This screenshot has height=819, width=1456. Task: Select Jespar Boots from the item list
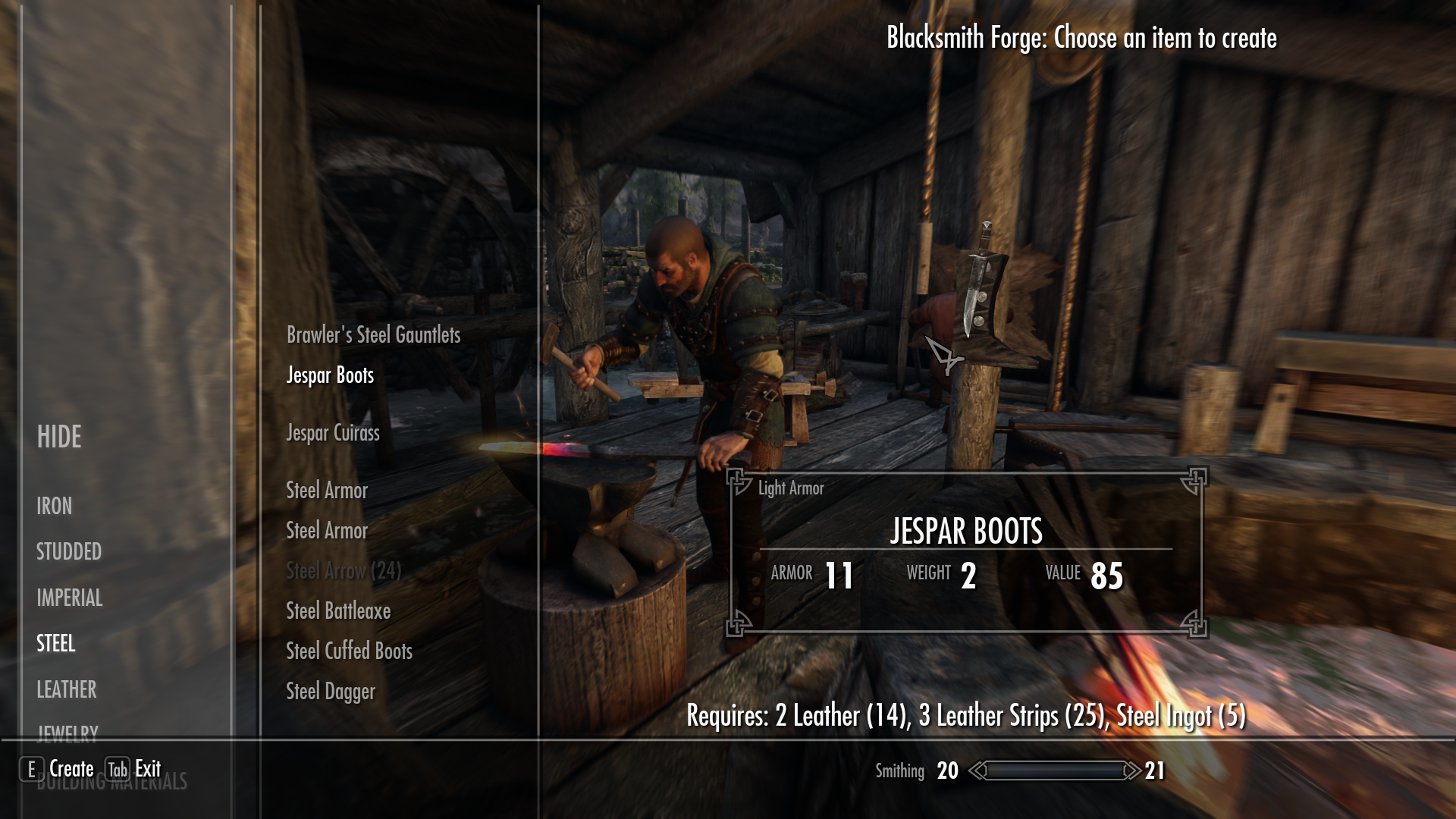(x=329, y=375)
